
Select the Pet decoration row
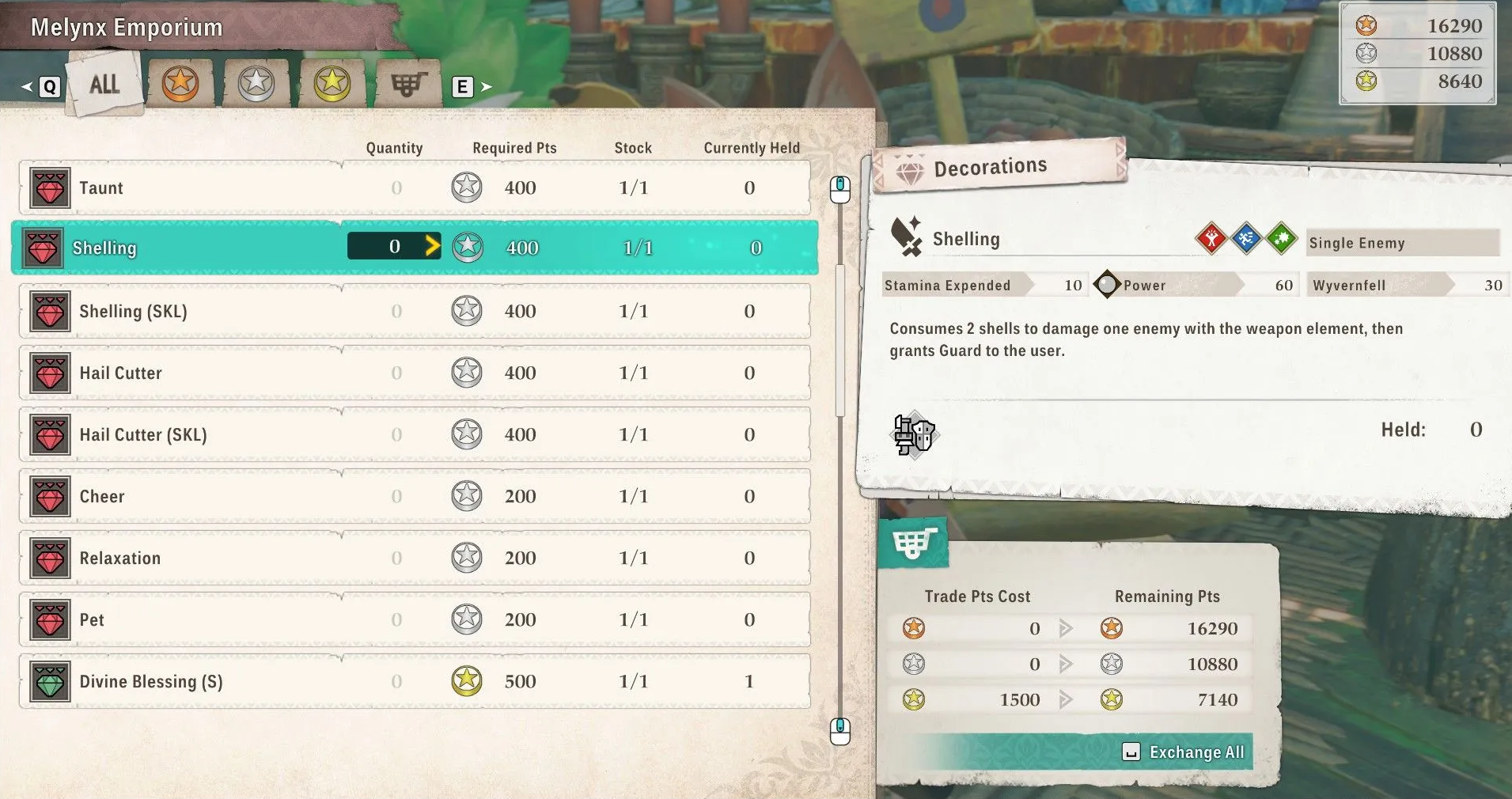414,620
